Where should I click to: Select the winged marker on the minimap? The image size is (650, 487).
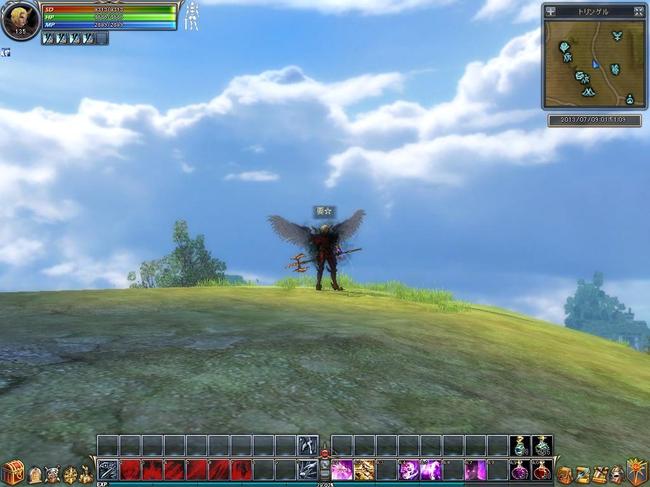click(x=617, y=36)
